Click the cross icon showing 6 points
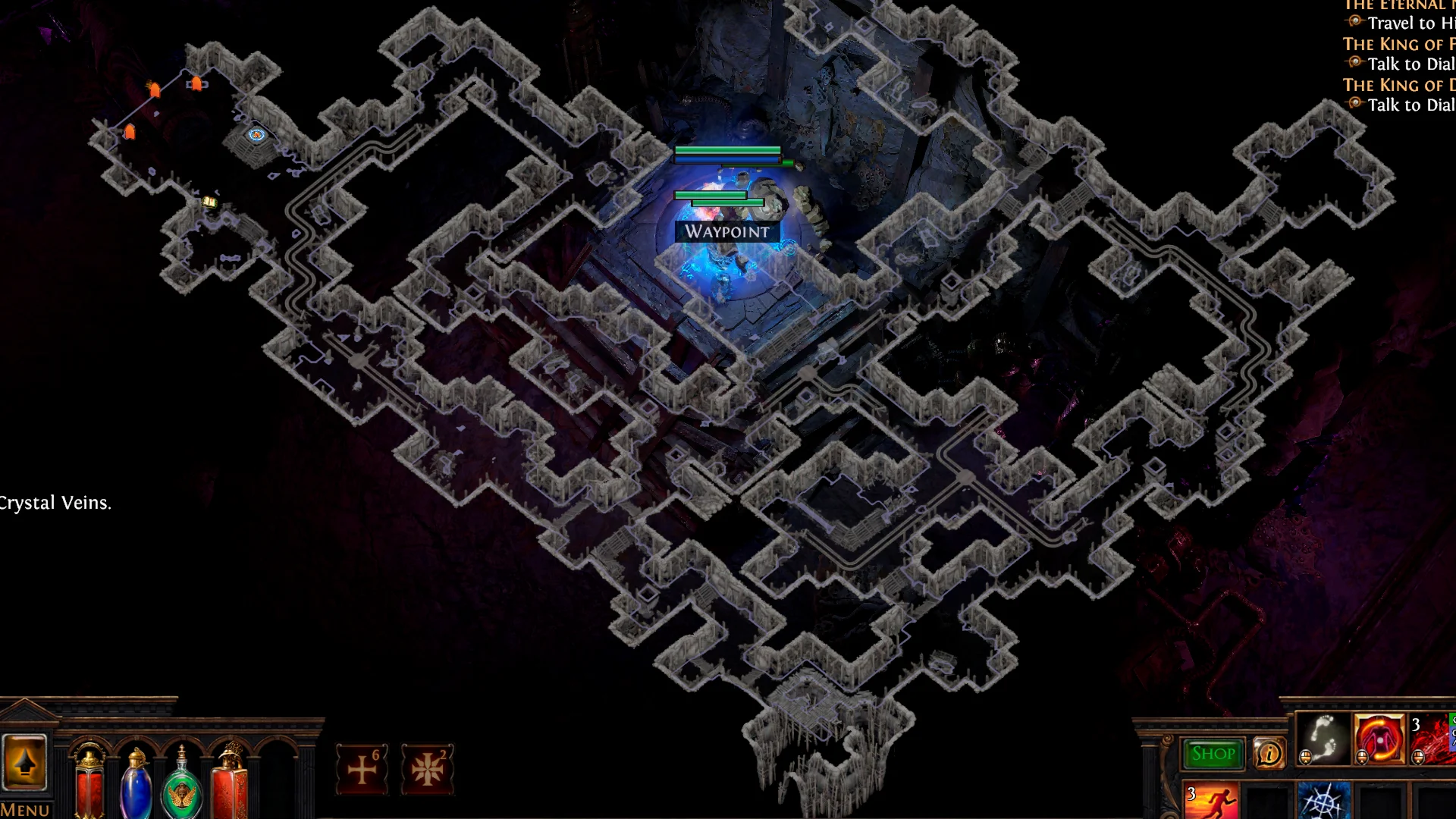This screenshot has width=1456, height=819. pyautogui.click(x=362, y=768)
